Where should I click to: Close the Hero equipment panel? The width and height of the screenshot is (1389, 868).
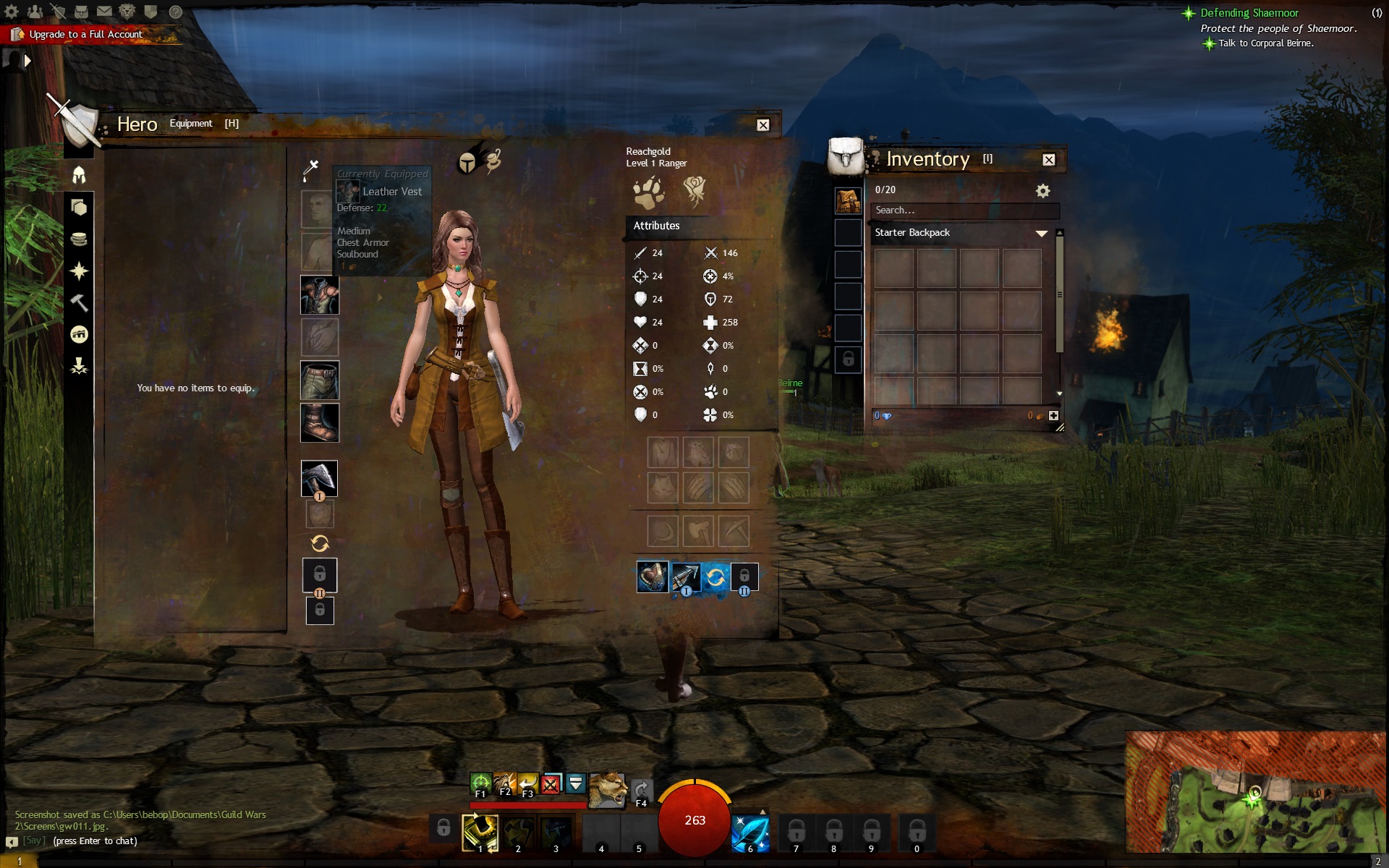pos(763,125)
